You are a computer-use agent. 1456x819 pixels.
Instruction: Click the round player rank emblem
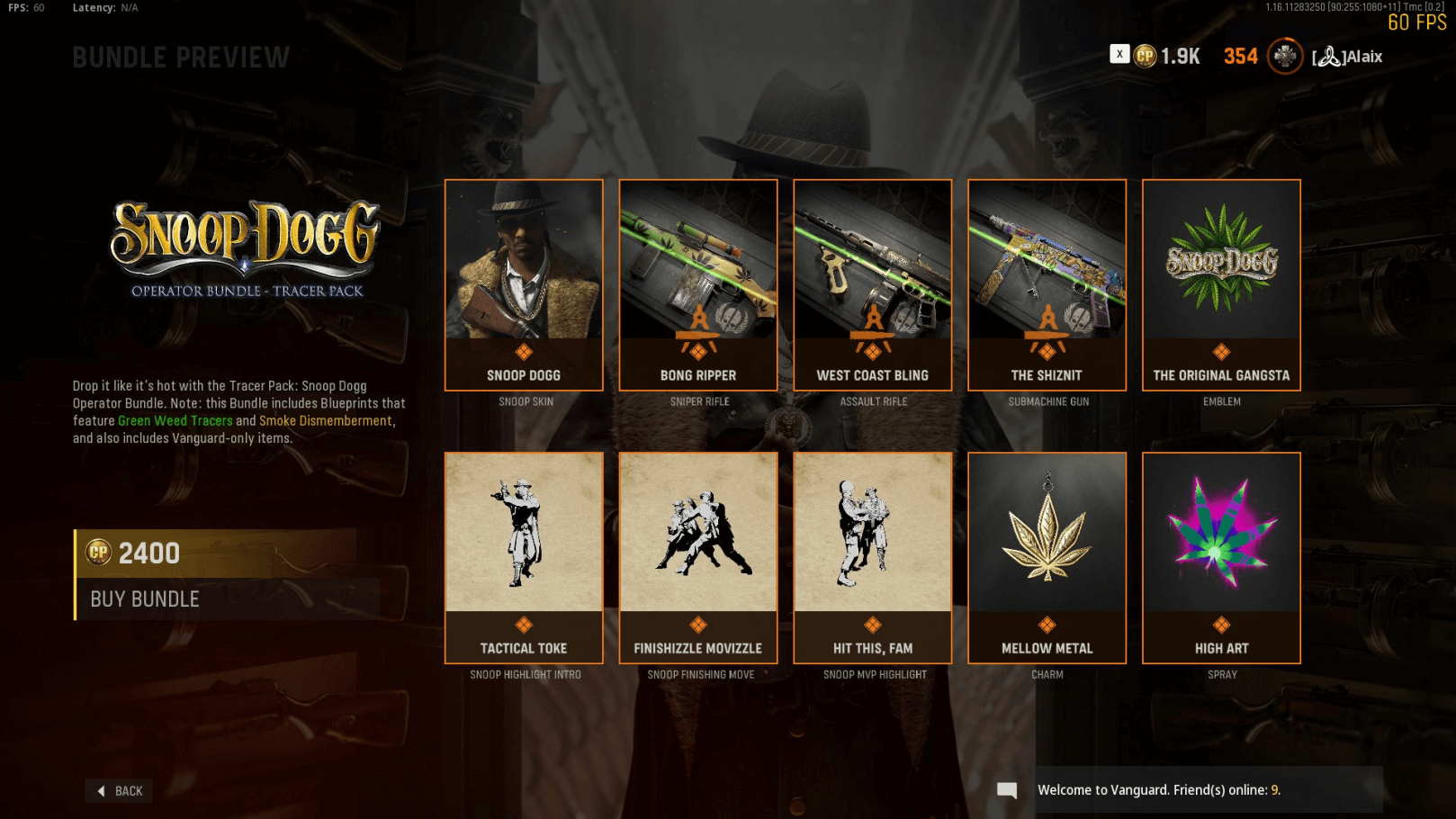pyautogui.click(x=1285, y=57)
